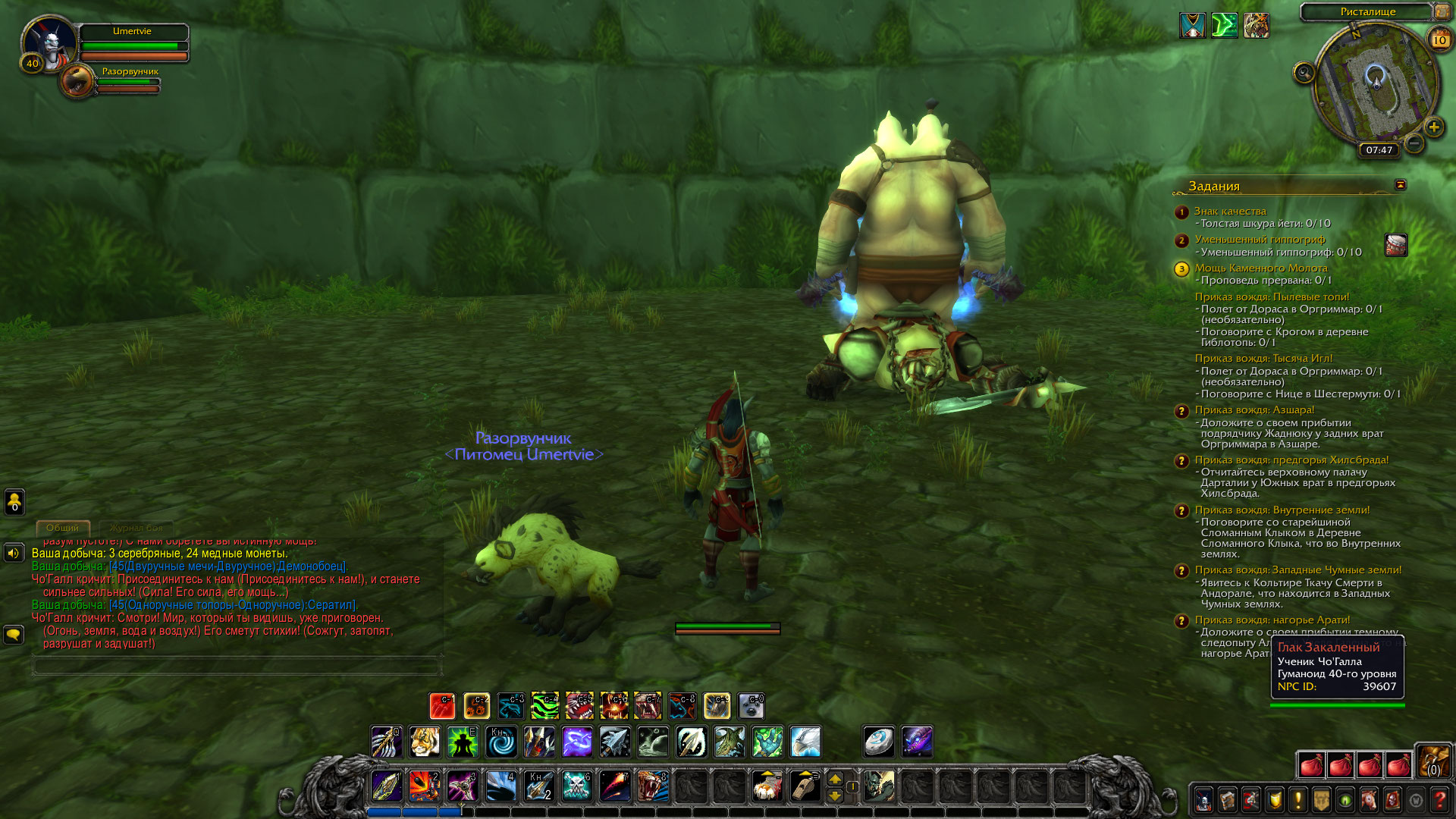Screen dimensions: 1456x819
Task: Zoom in the minimap with the plus button
Action: [1433, 127]
